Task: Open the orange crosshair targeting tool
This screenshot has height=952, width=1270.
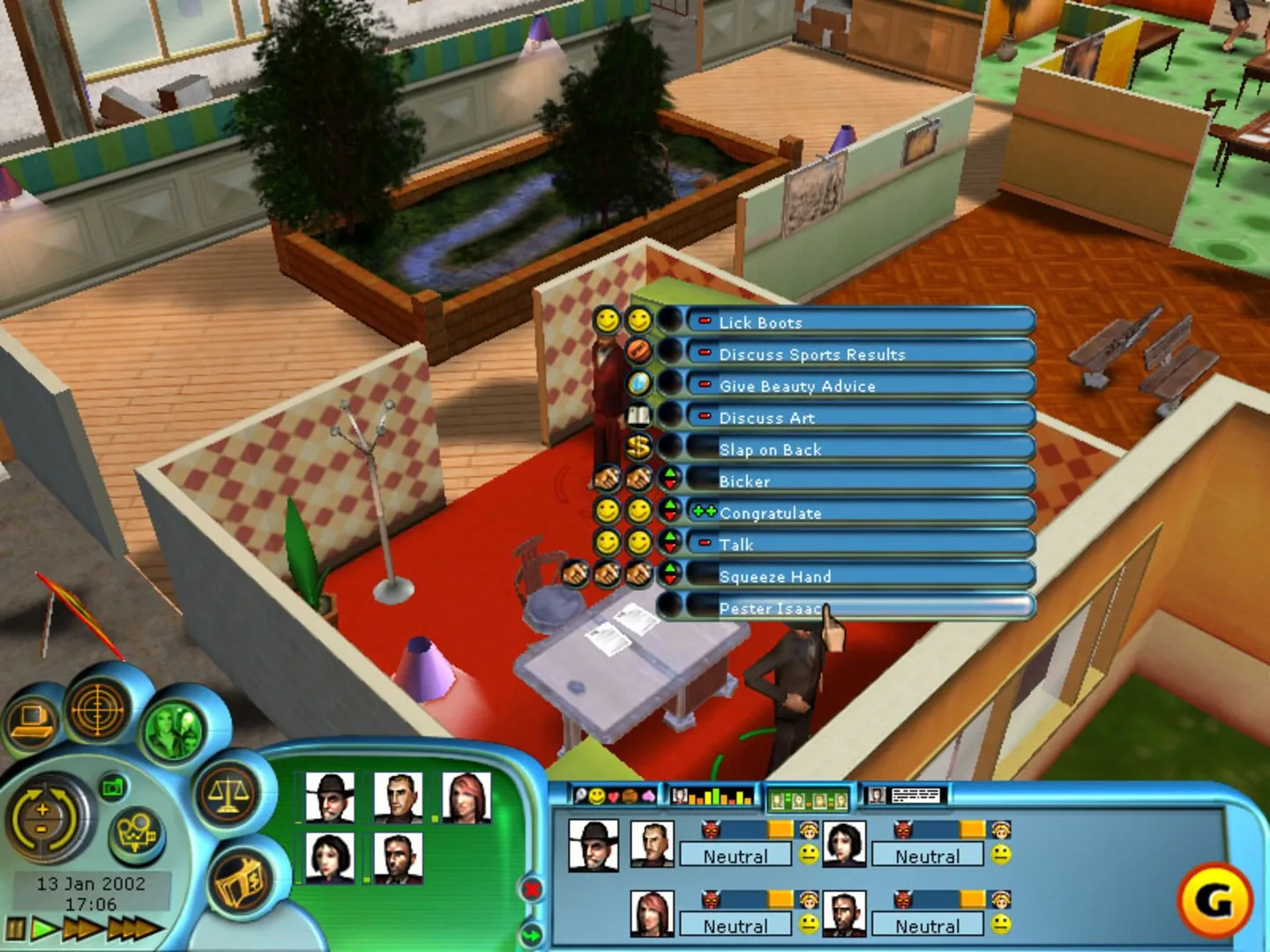Action: coord(97,711)
